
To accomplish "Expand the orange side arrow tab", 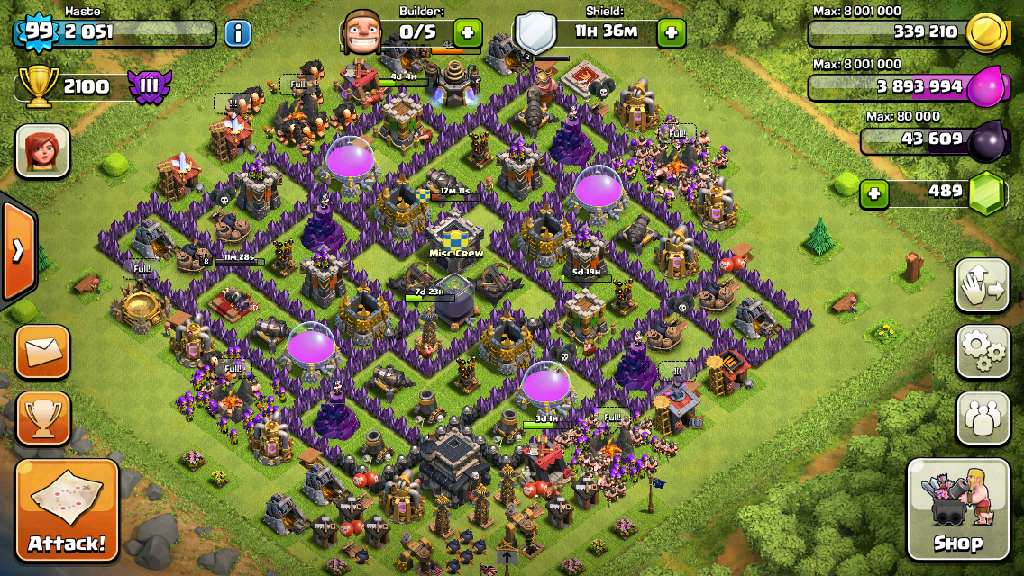I will click(17, 251).
